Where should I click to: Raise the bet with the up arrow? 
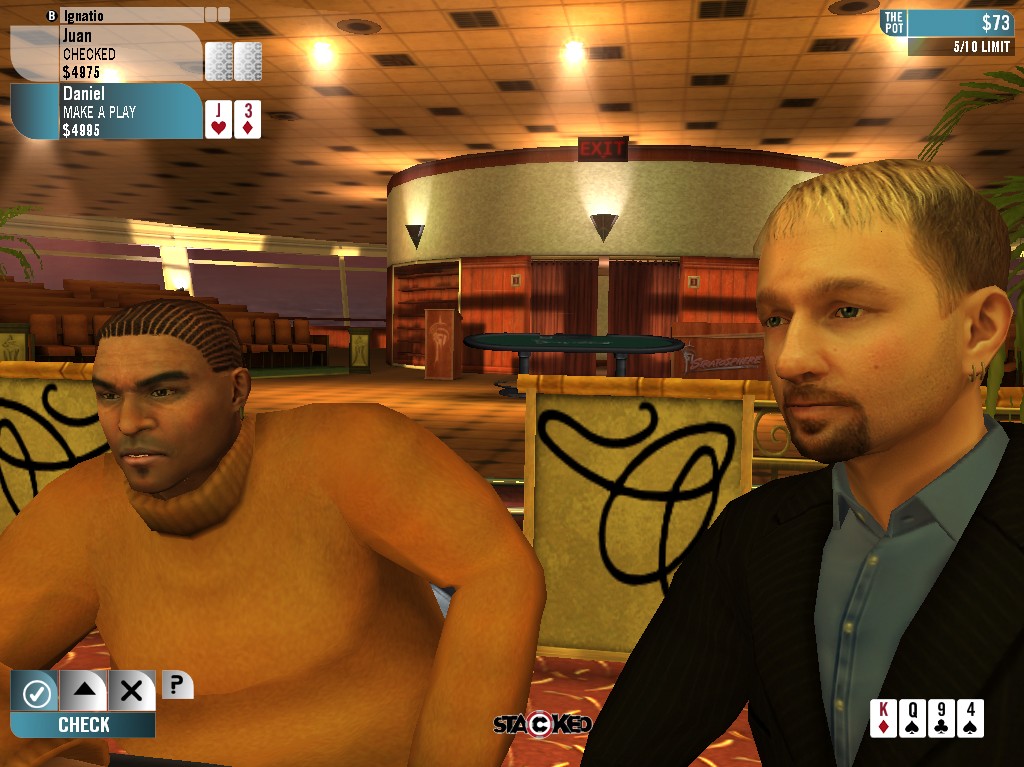coord(83,690)
